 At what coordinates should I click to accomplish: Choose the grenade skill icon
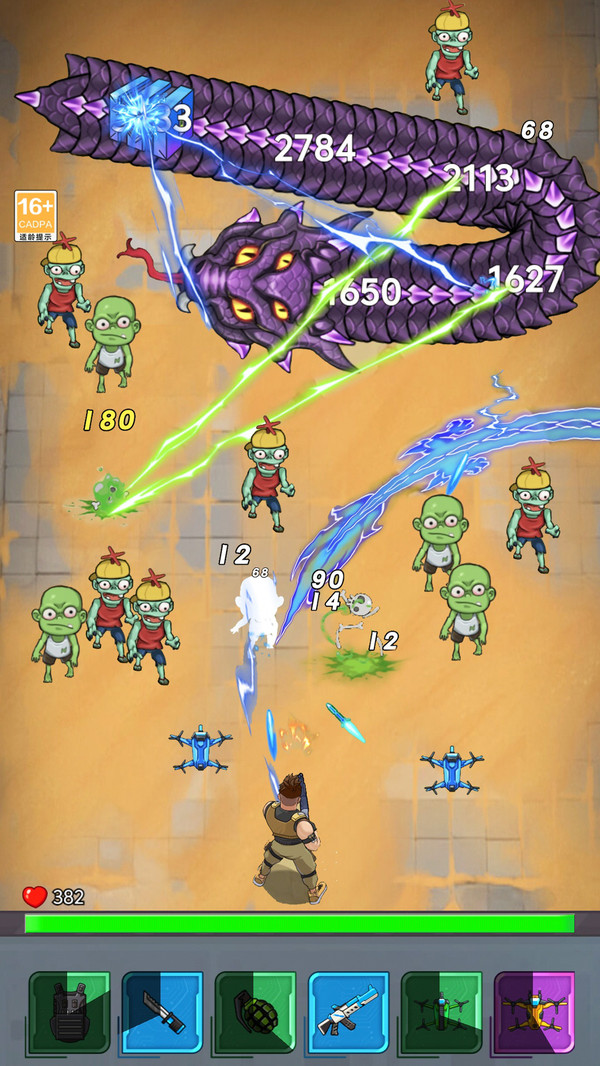click(x=255, y=1012)
